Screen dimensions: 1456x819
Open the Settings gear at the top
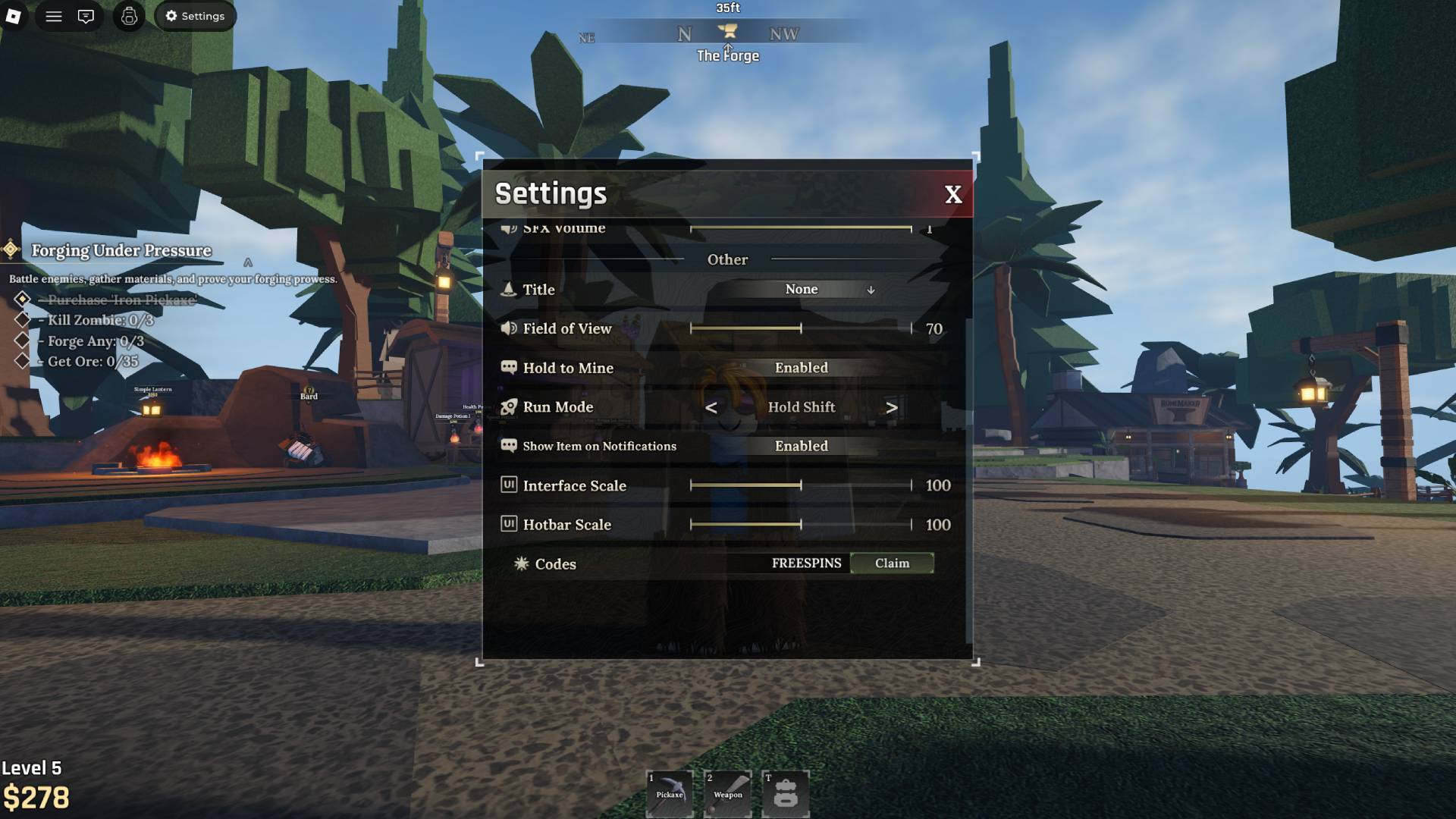click(x=195, y=16)
